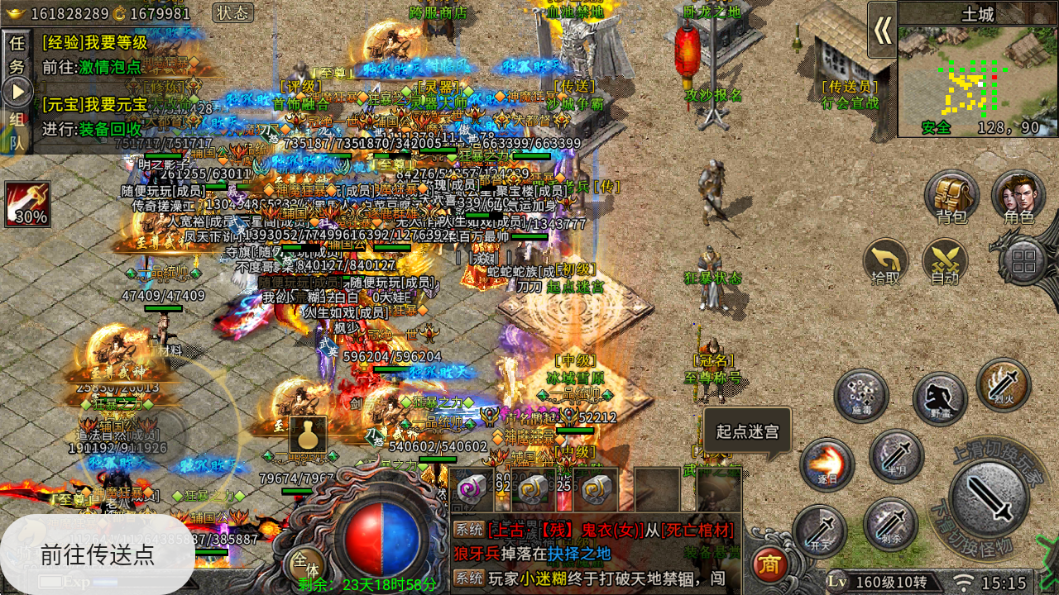This screenshot has width=1059, height=595.
Task: Open the 角色 character sheet
Action: click(x=1017, y=196)
